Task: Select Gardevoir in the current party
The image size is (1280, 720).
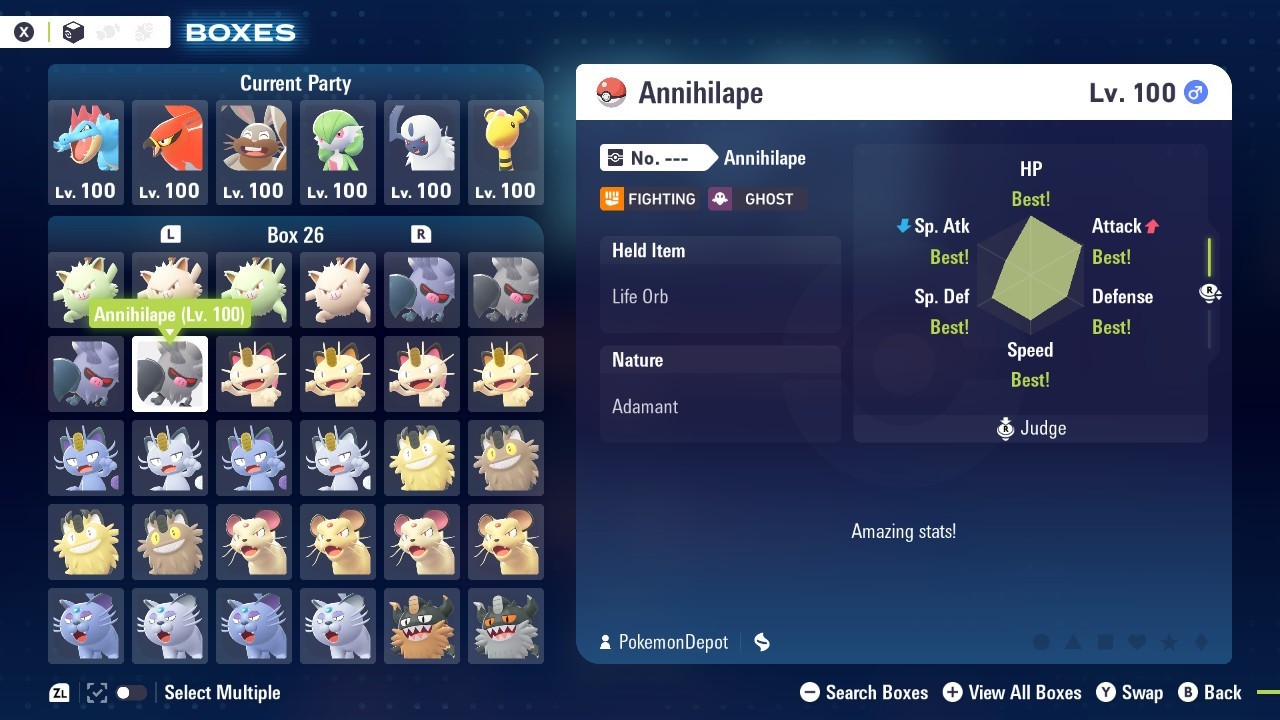Action: [338, 152]
